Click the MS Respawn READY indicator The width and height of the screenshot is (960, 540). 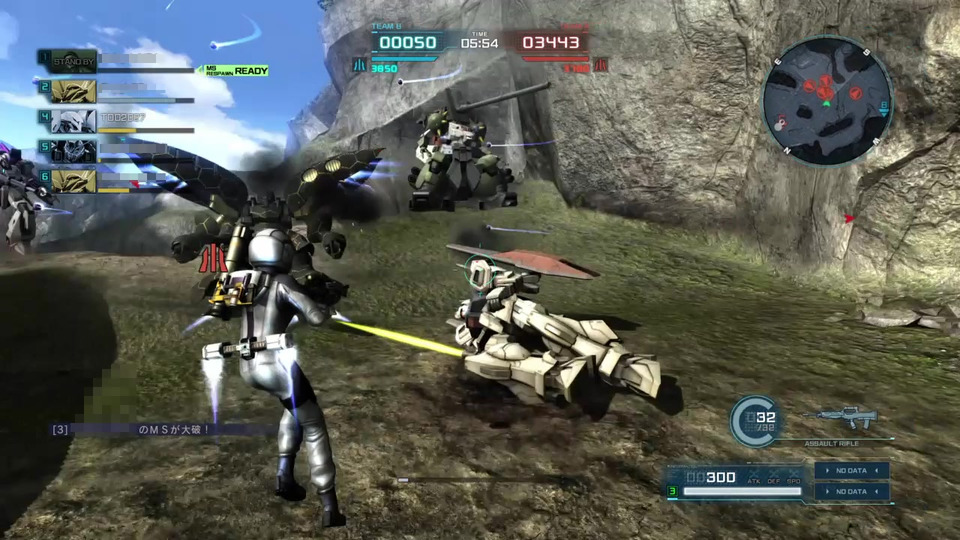coord(237,70)
